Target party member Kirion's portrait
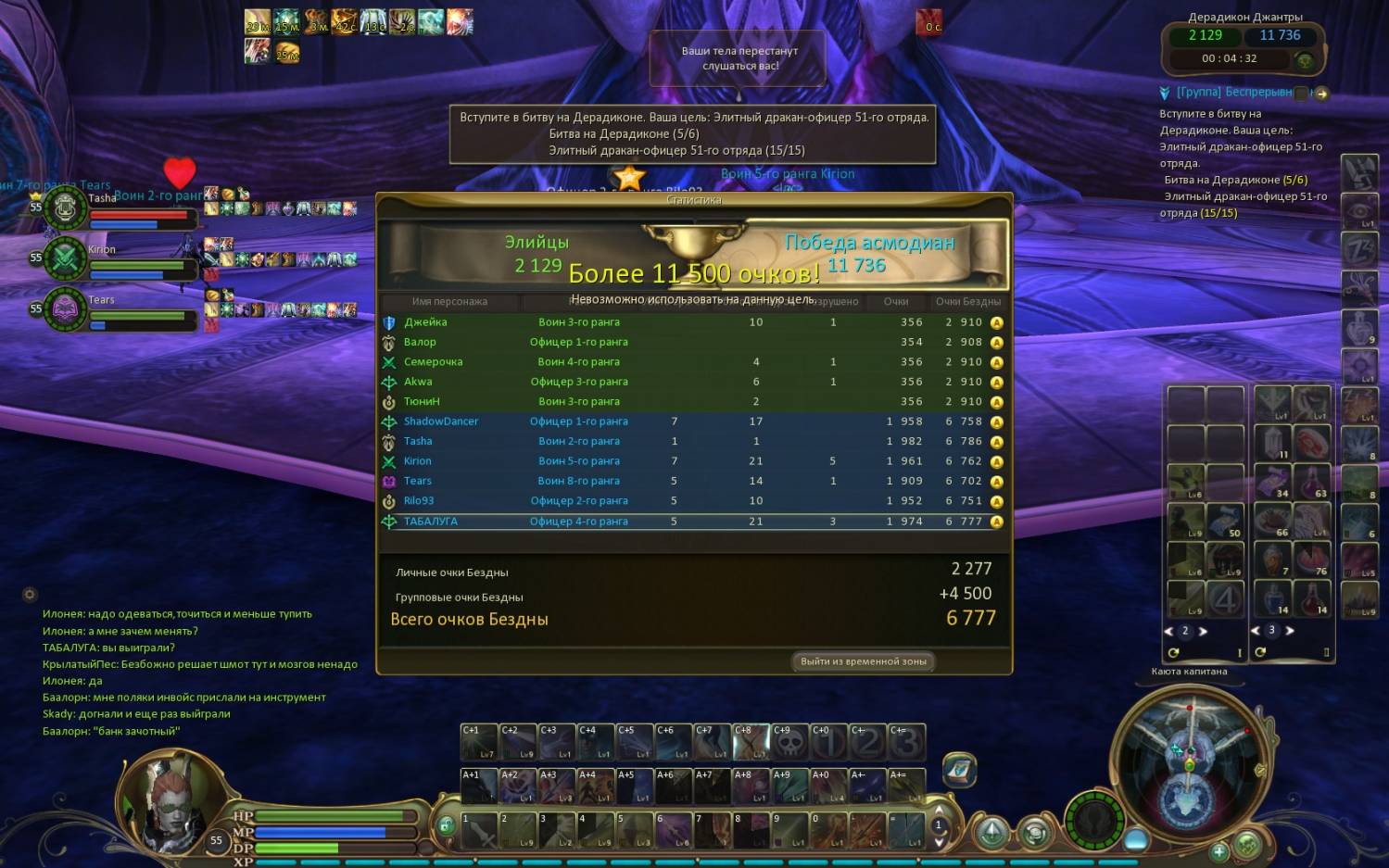 click(x=65, y=258)
